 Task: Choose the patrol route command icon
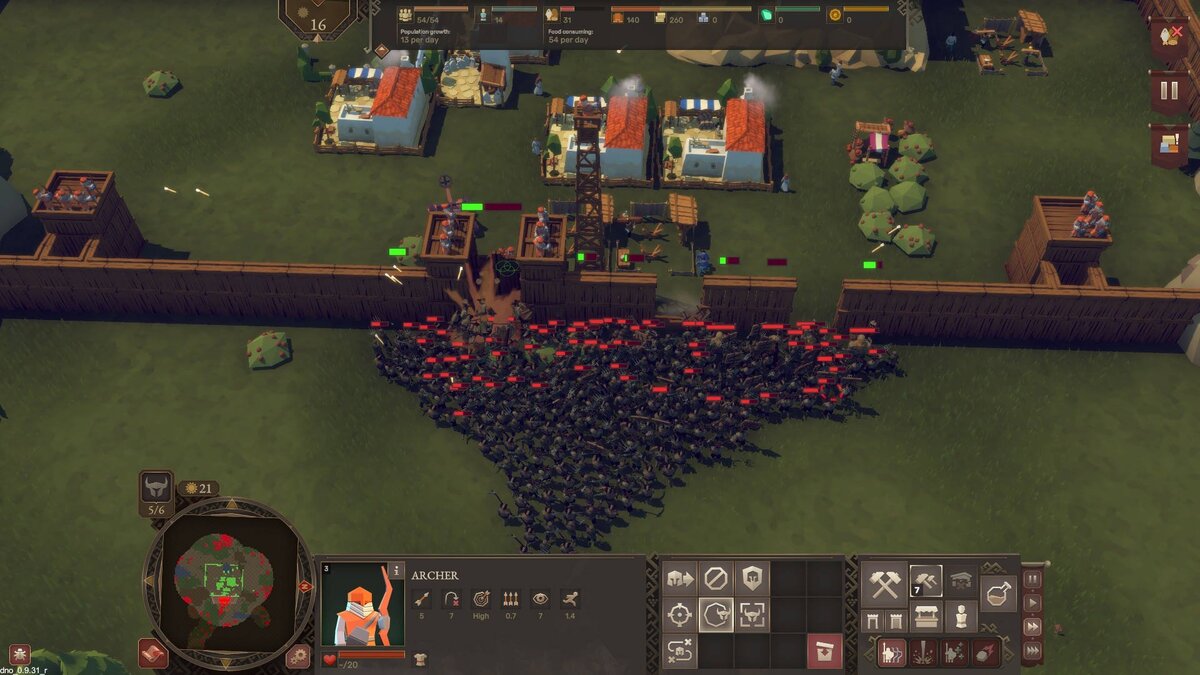pos(680,651)
